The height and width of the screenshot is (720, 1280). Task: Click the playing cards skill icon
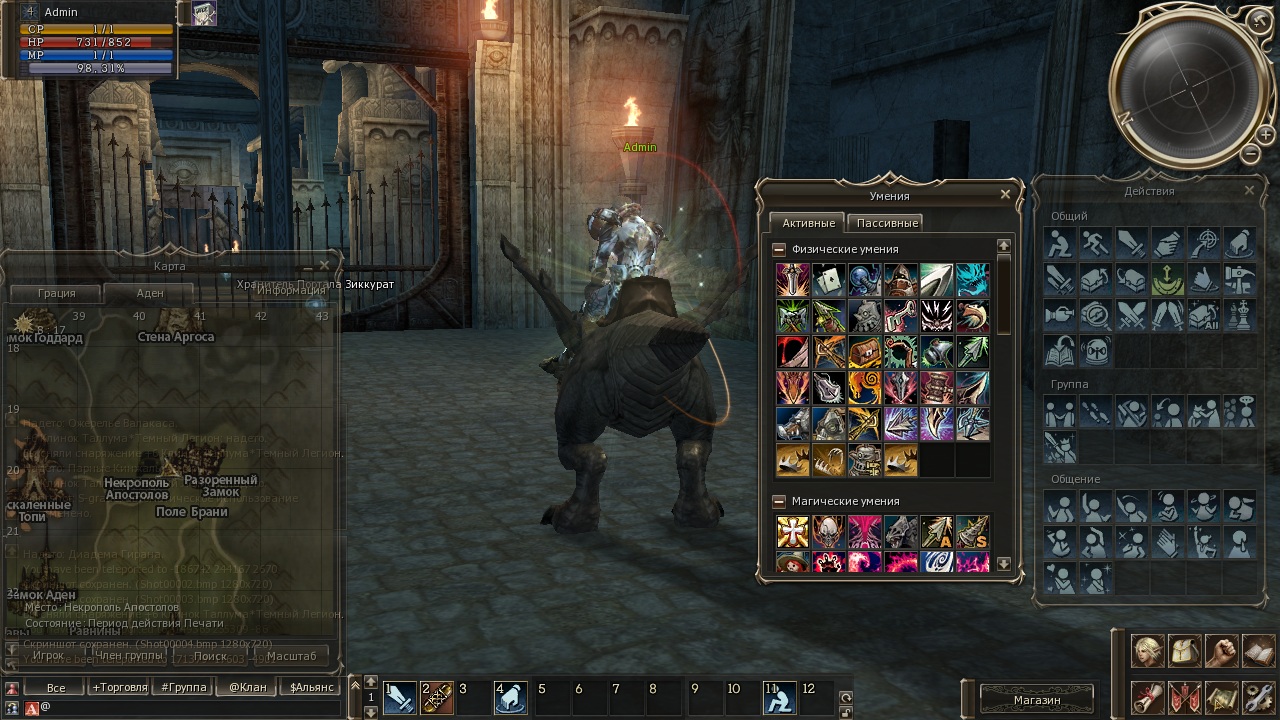(828, 281)
